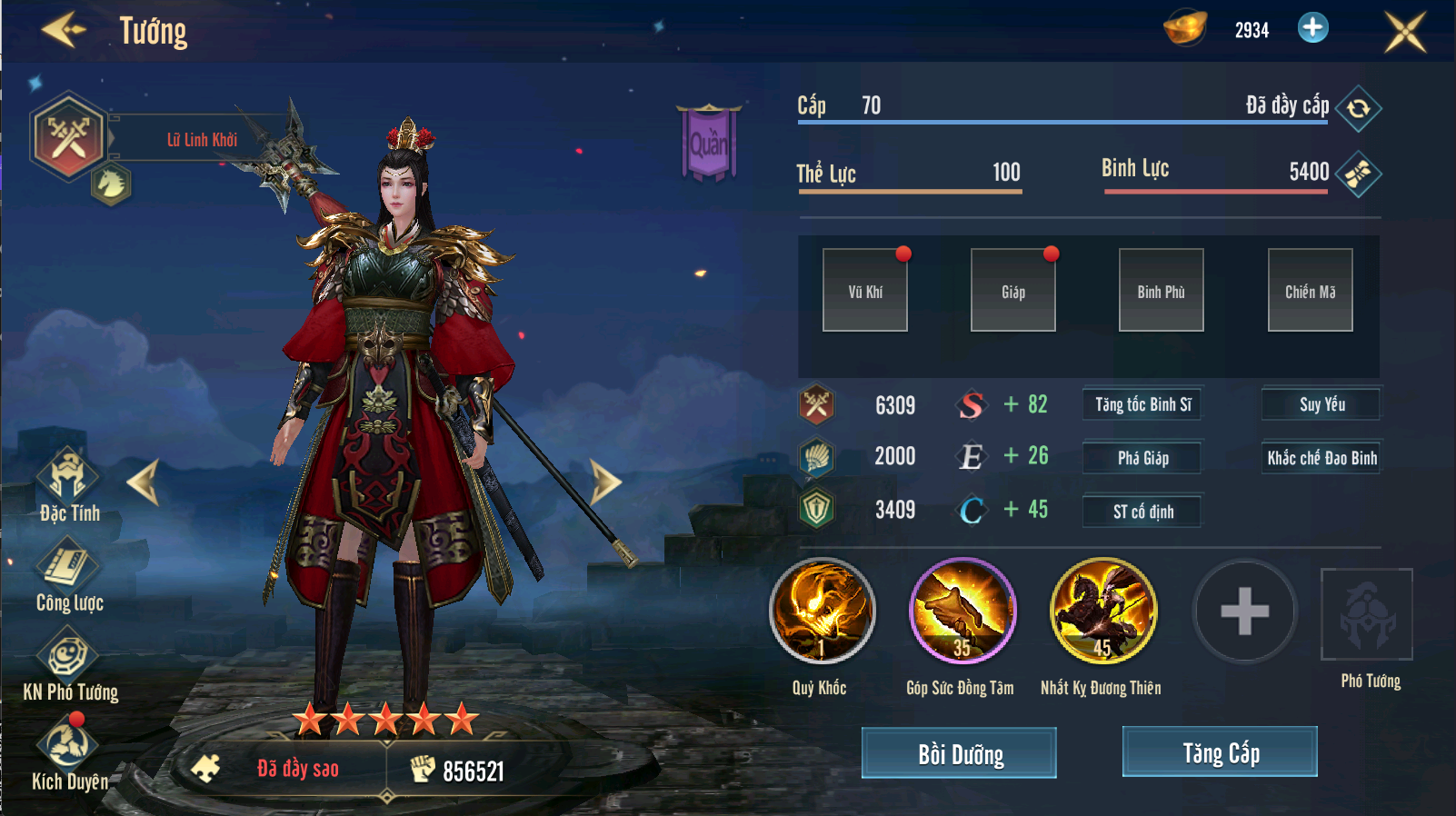Tap the Bồi Dưỡng button
The height and width of the screenshot is (816, 1456).
click(959, 753)
